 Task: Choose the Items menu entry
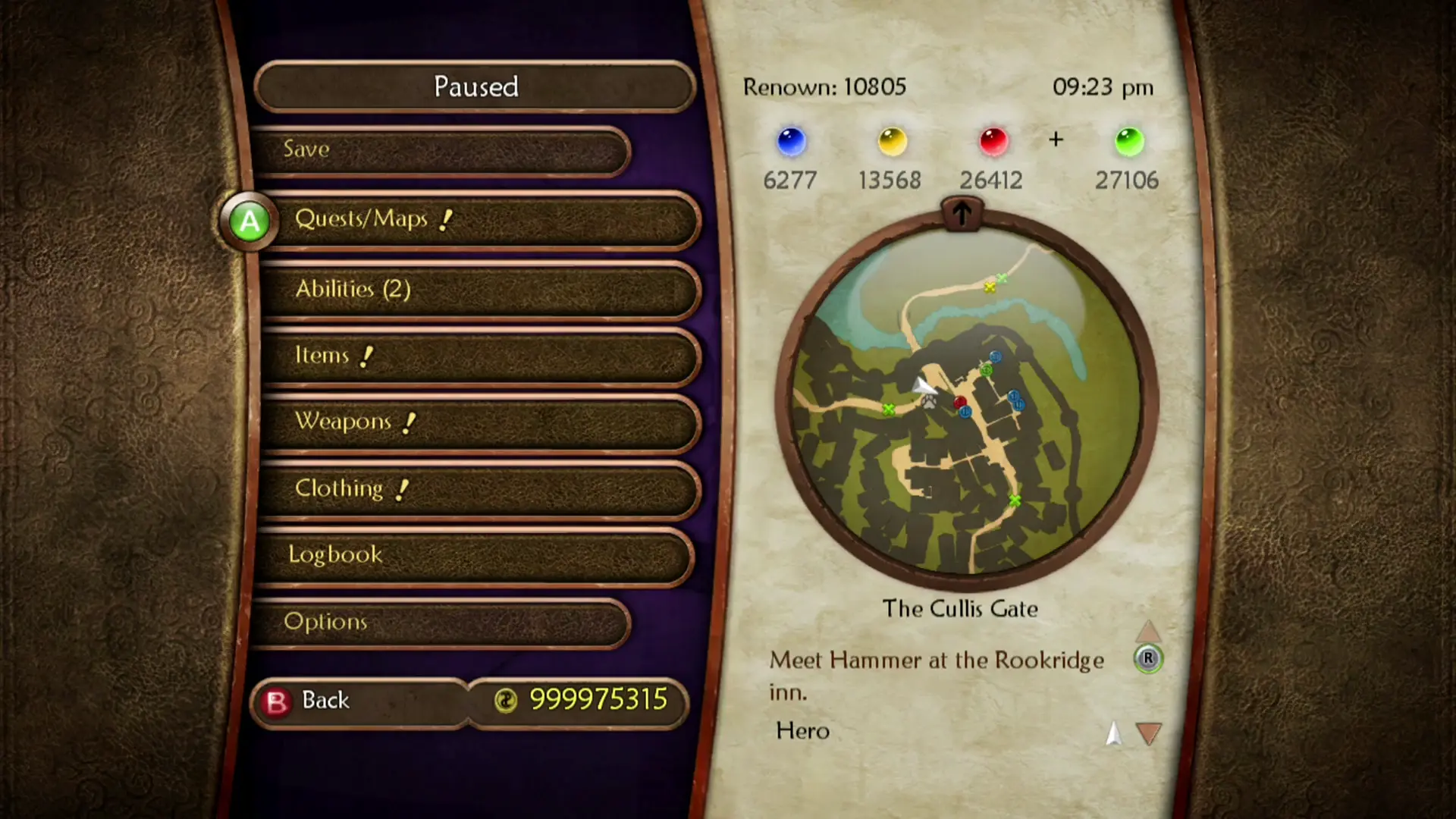pyautogui.click(x=478, y=356)
